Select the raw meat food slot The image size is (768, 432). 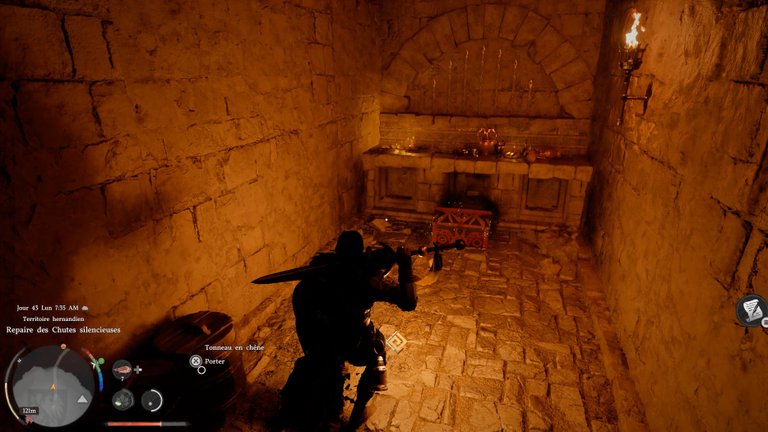point(123,371)
